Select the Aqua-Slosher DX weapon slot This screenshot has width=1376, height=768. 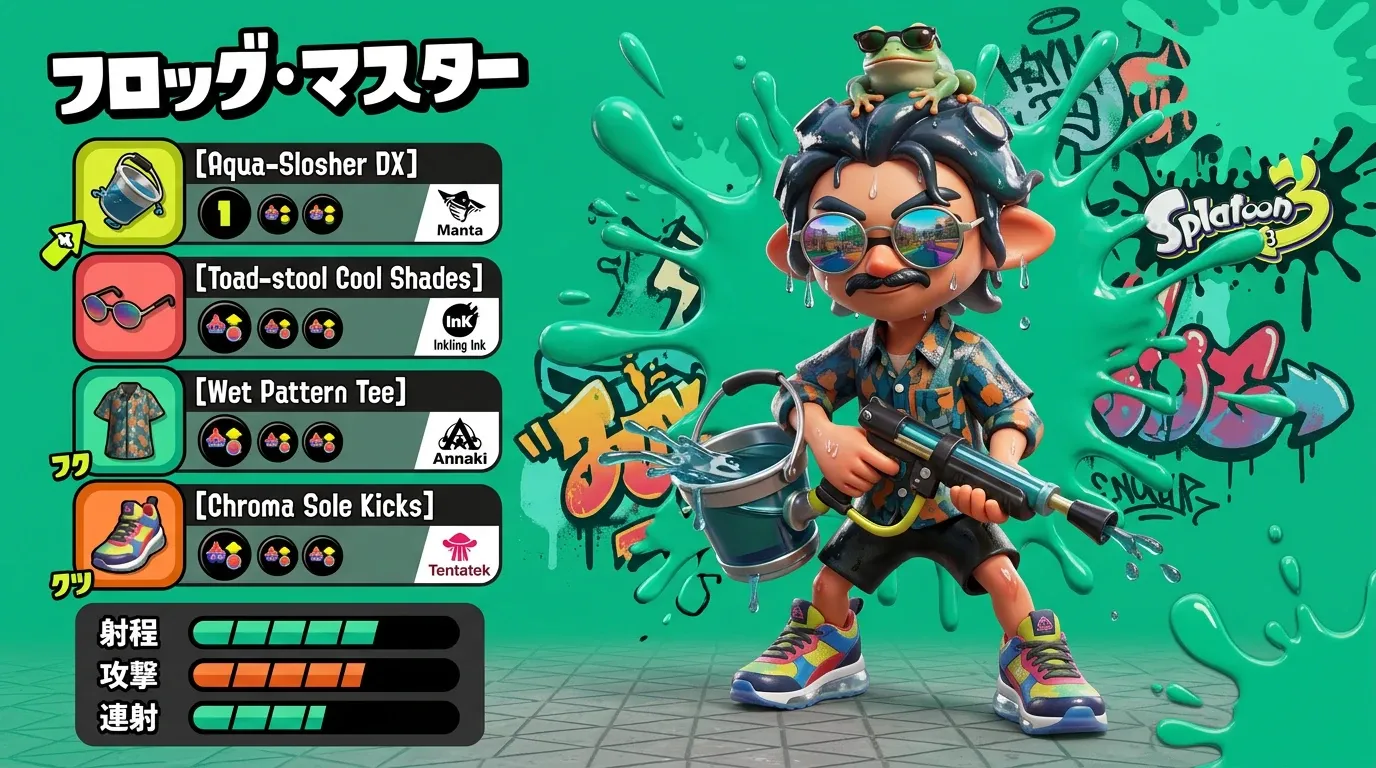(x=128, y=193)
